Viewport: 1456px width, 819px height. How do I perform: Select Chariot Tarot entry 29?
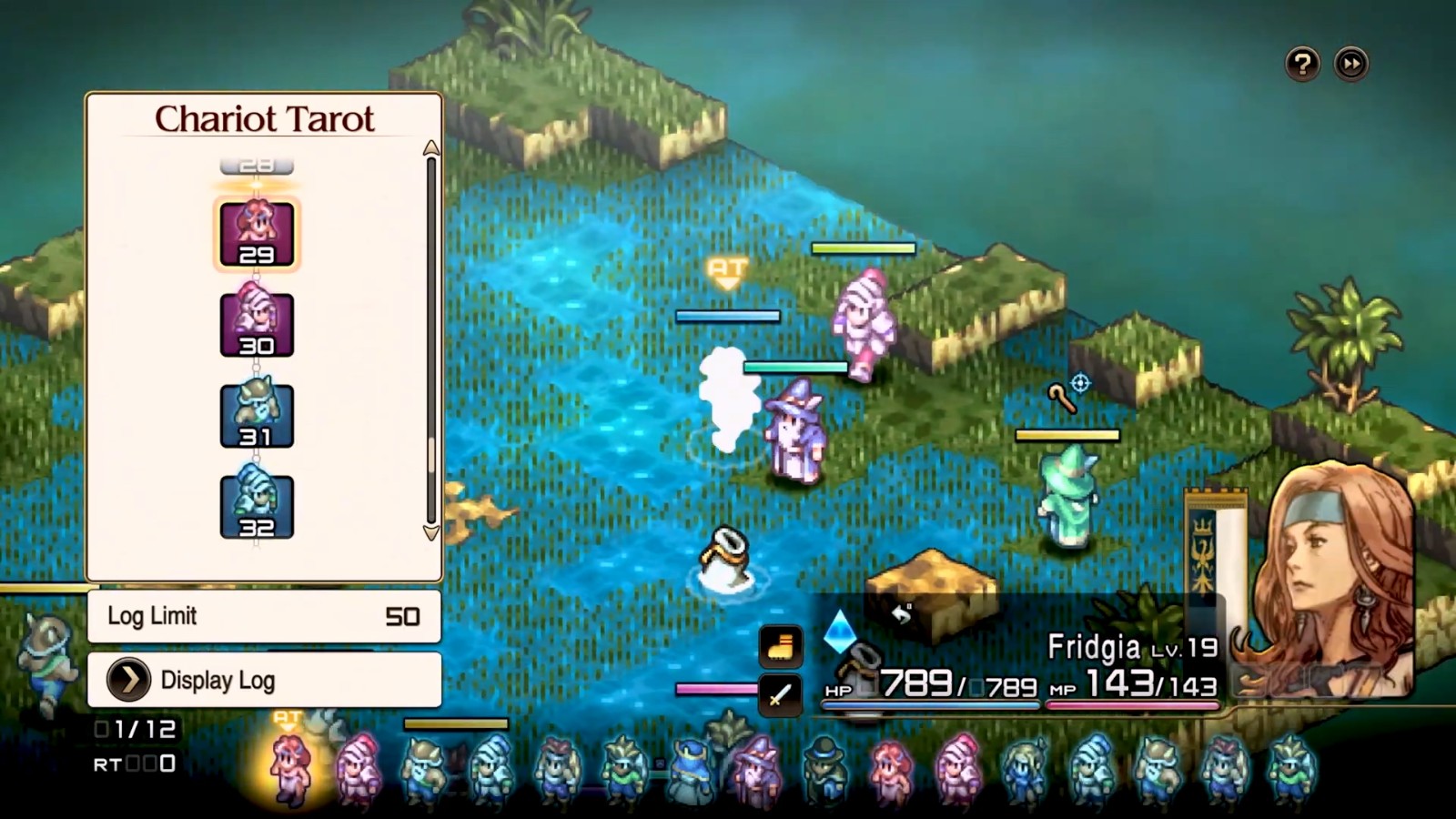point(257,235)
